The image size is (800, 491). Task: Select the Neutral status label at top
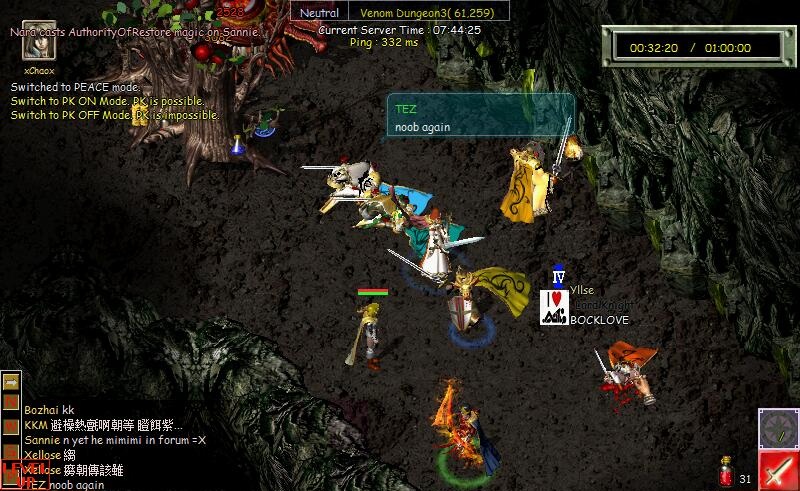pos(320,12)
